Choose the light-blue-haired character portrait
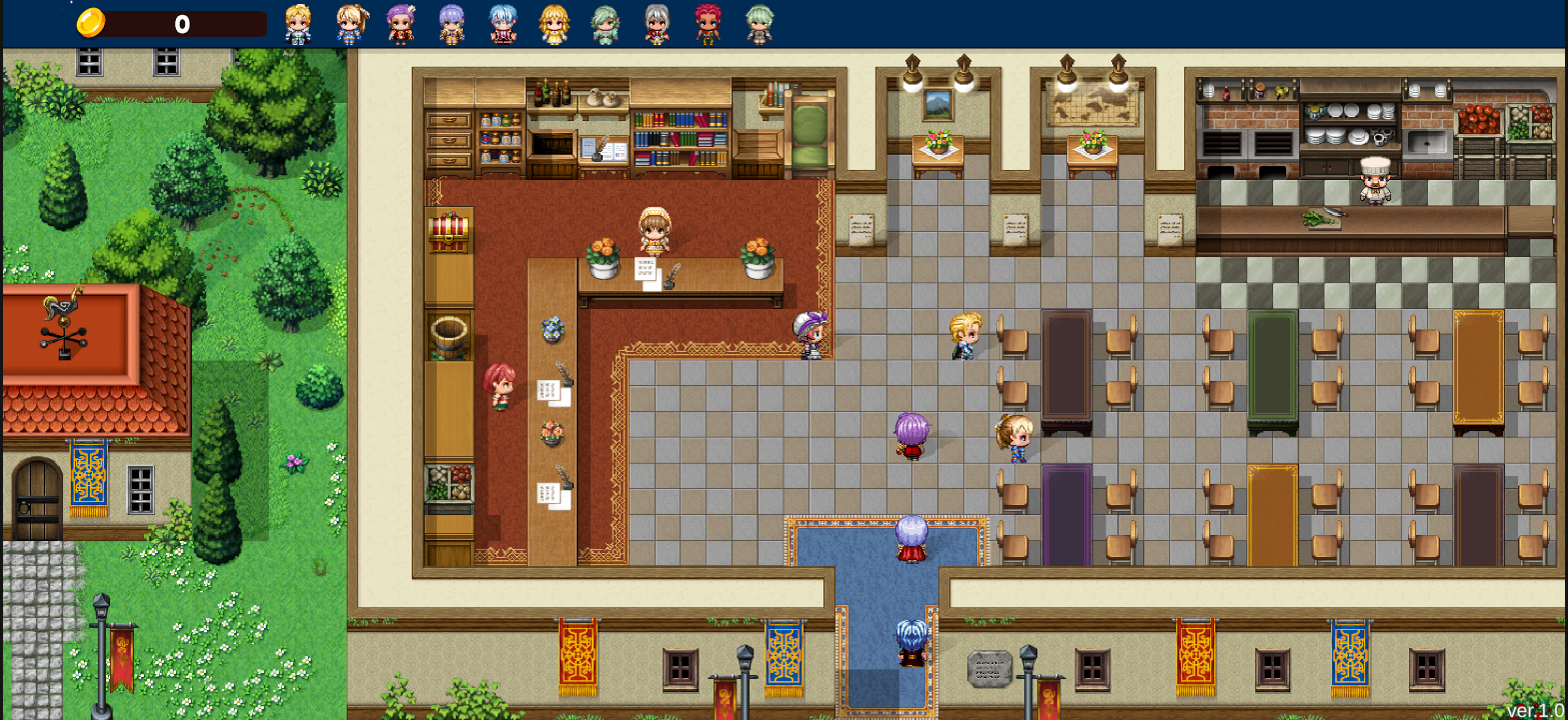 [x=503, y=24]
